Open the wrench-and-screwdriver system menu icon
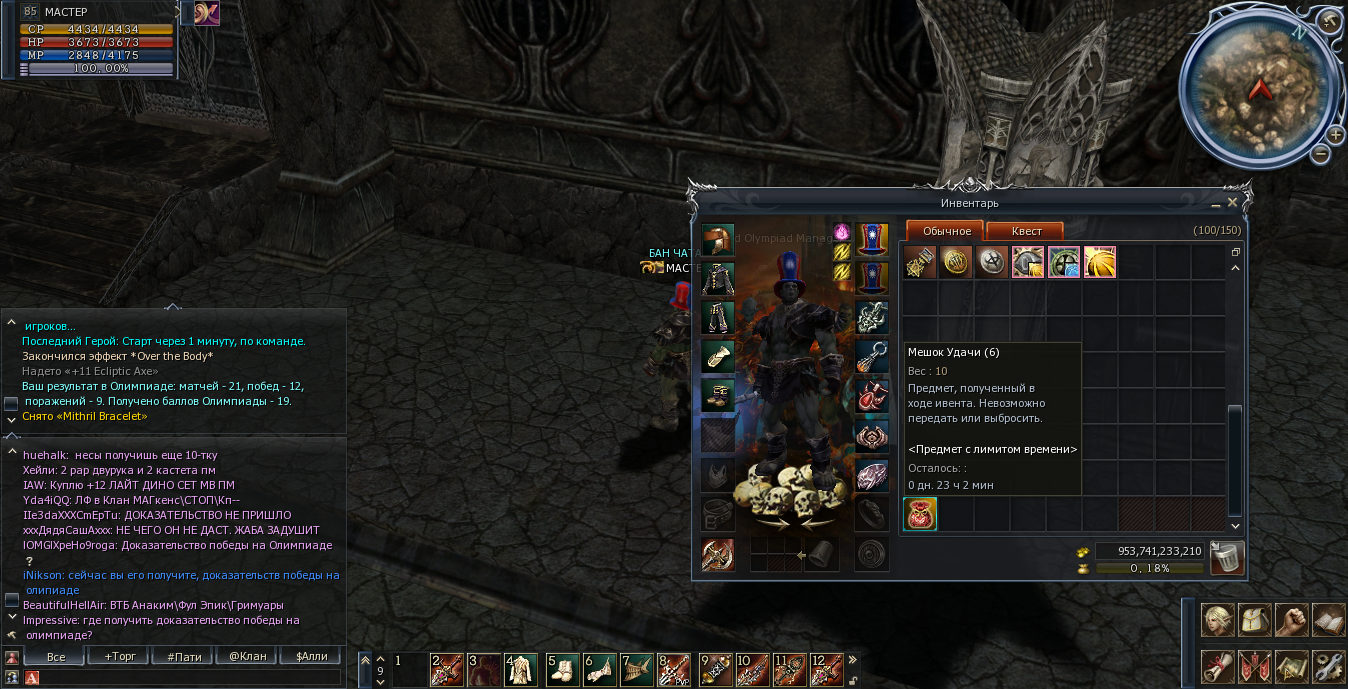The width and height of the screenshot is (1348, 689). pyautogui.click(x=1328, y=664)
